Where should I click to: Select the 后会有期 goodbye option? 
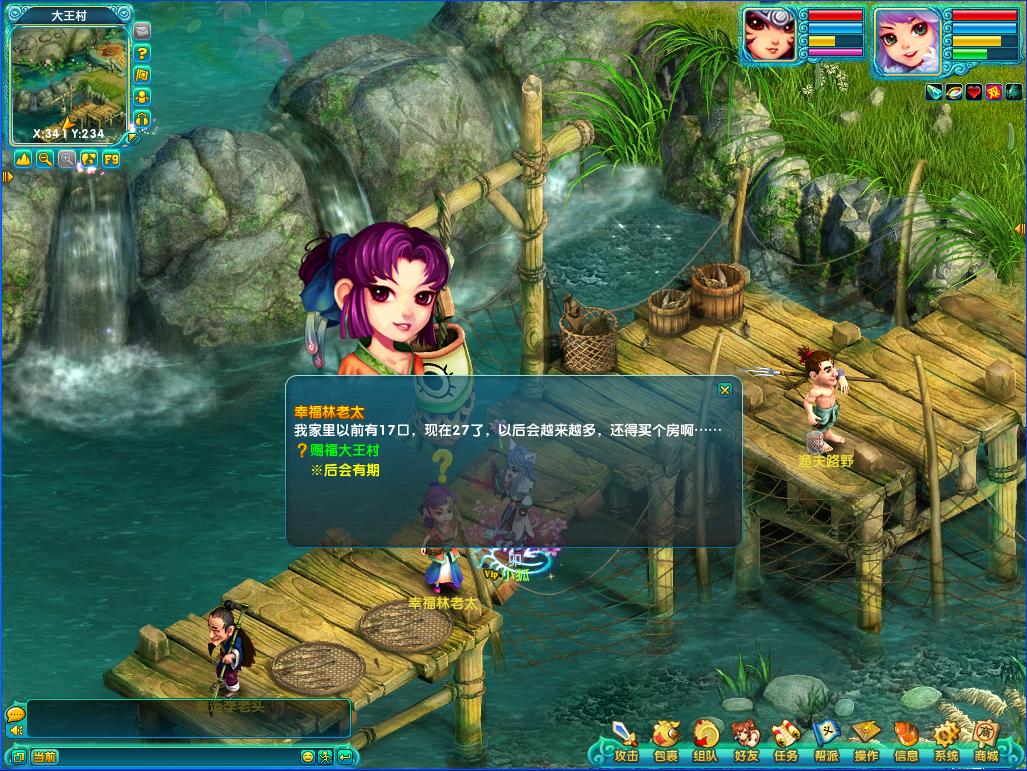[x=345, y=470]
